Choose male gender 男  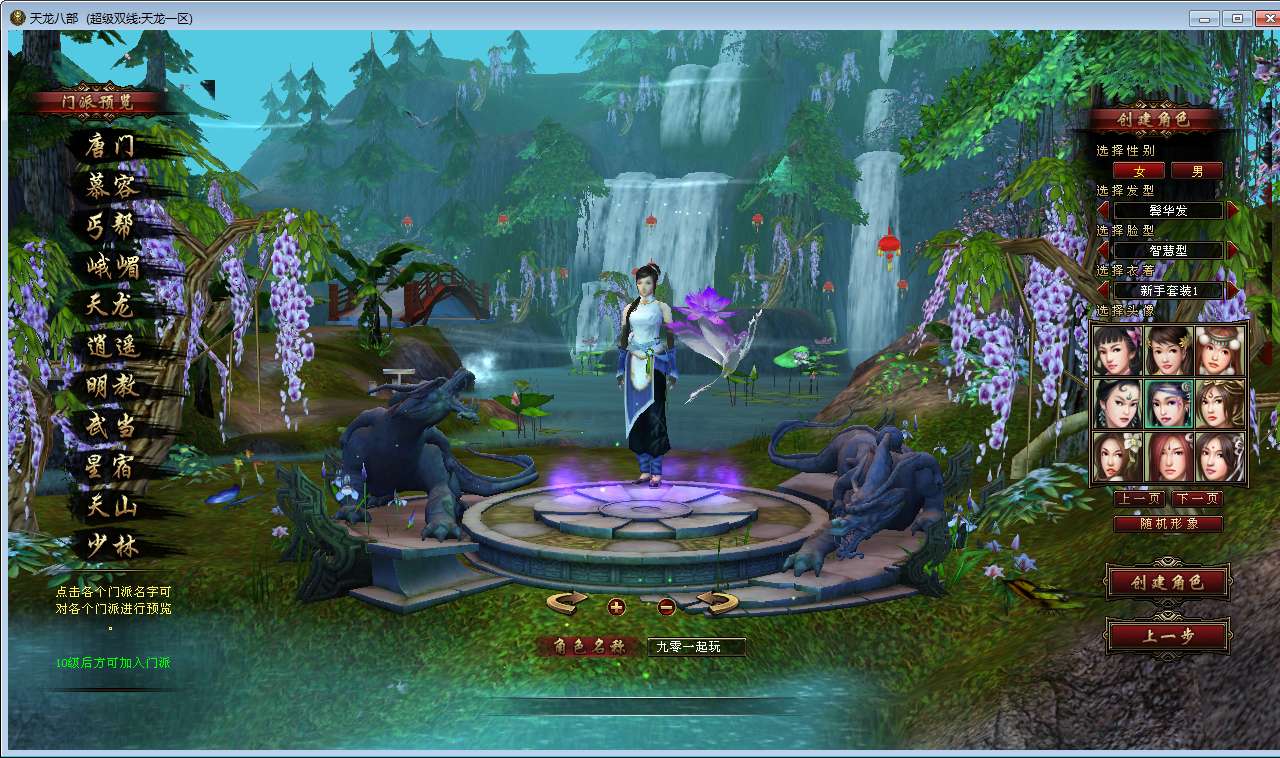1196,171
